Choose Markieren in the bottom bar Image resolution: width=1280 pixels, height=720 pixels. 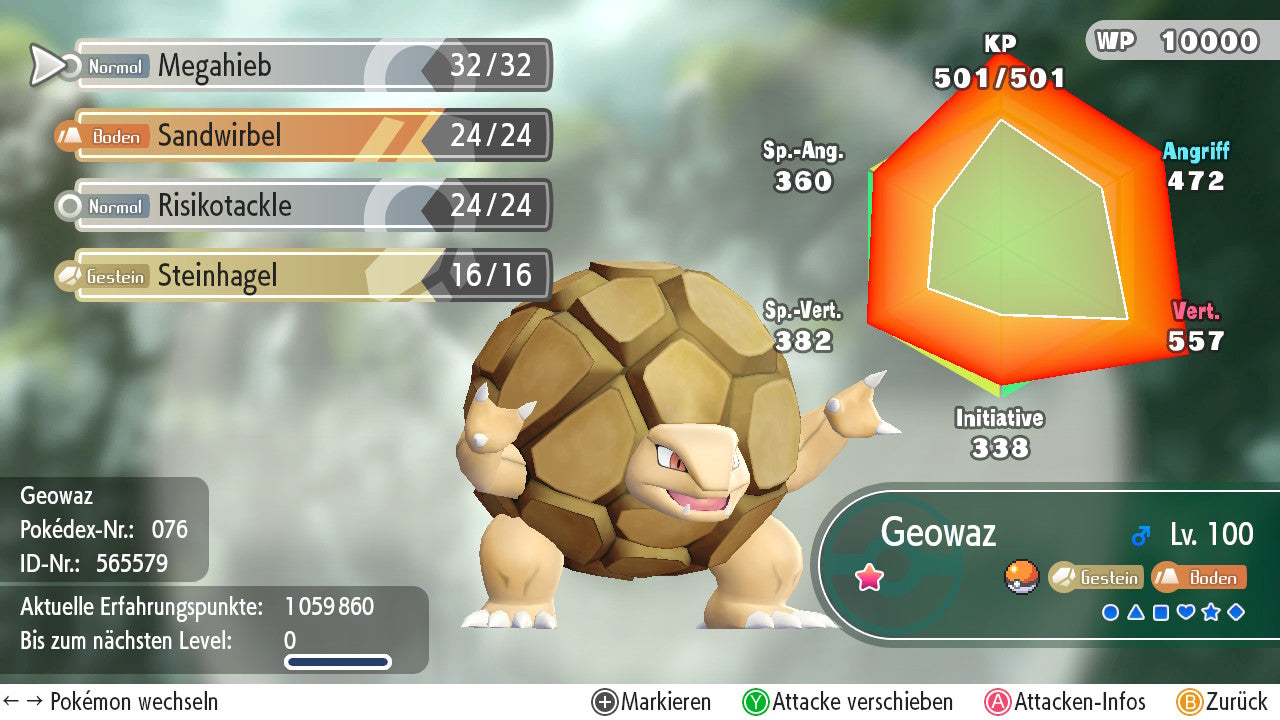tap(652, 702)
